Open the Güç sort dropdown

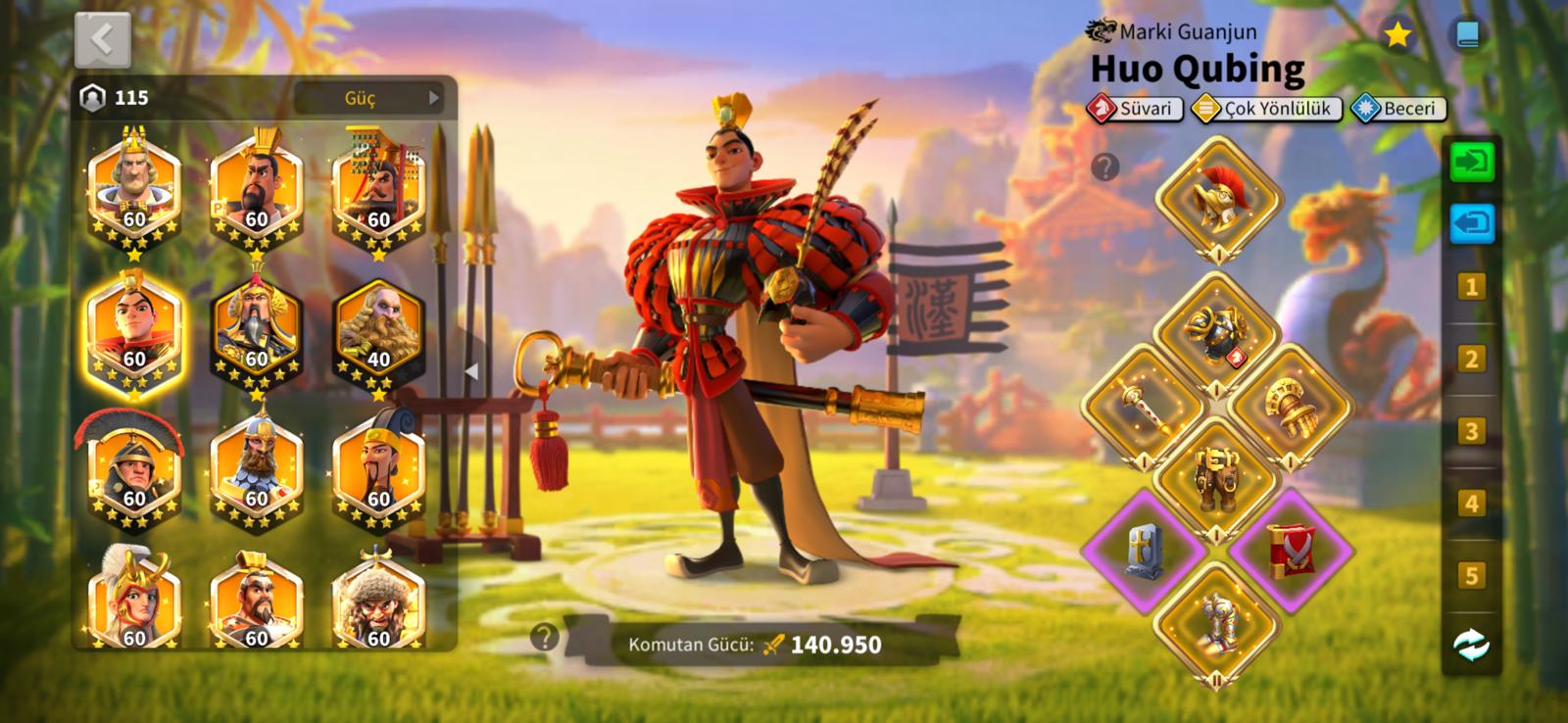pos(368,98)
